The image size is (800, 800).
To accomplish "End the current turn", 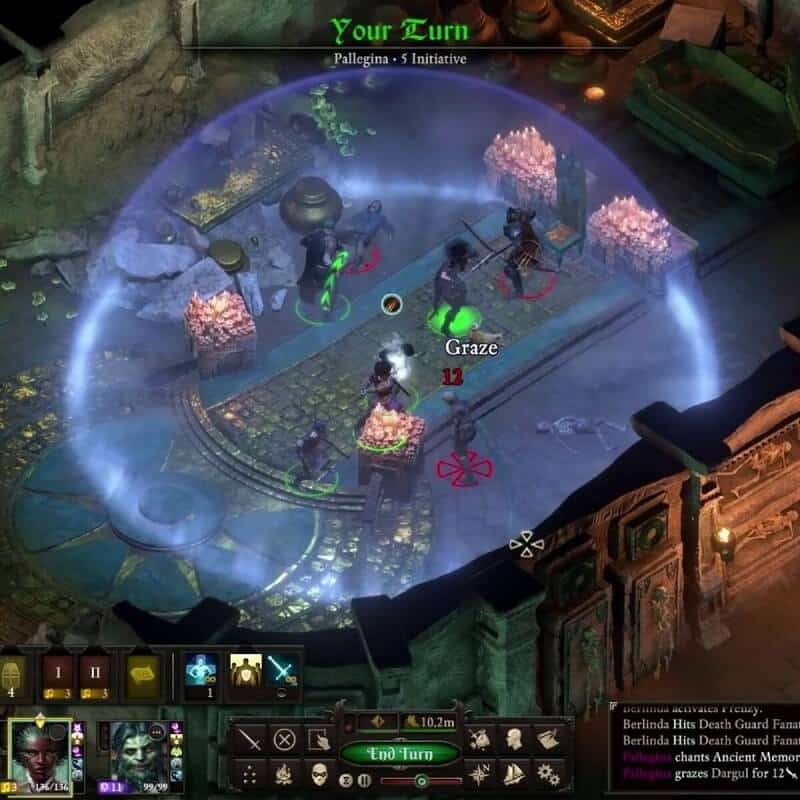I will tap(399, 753).
